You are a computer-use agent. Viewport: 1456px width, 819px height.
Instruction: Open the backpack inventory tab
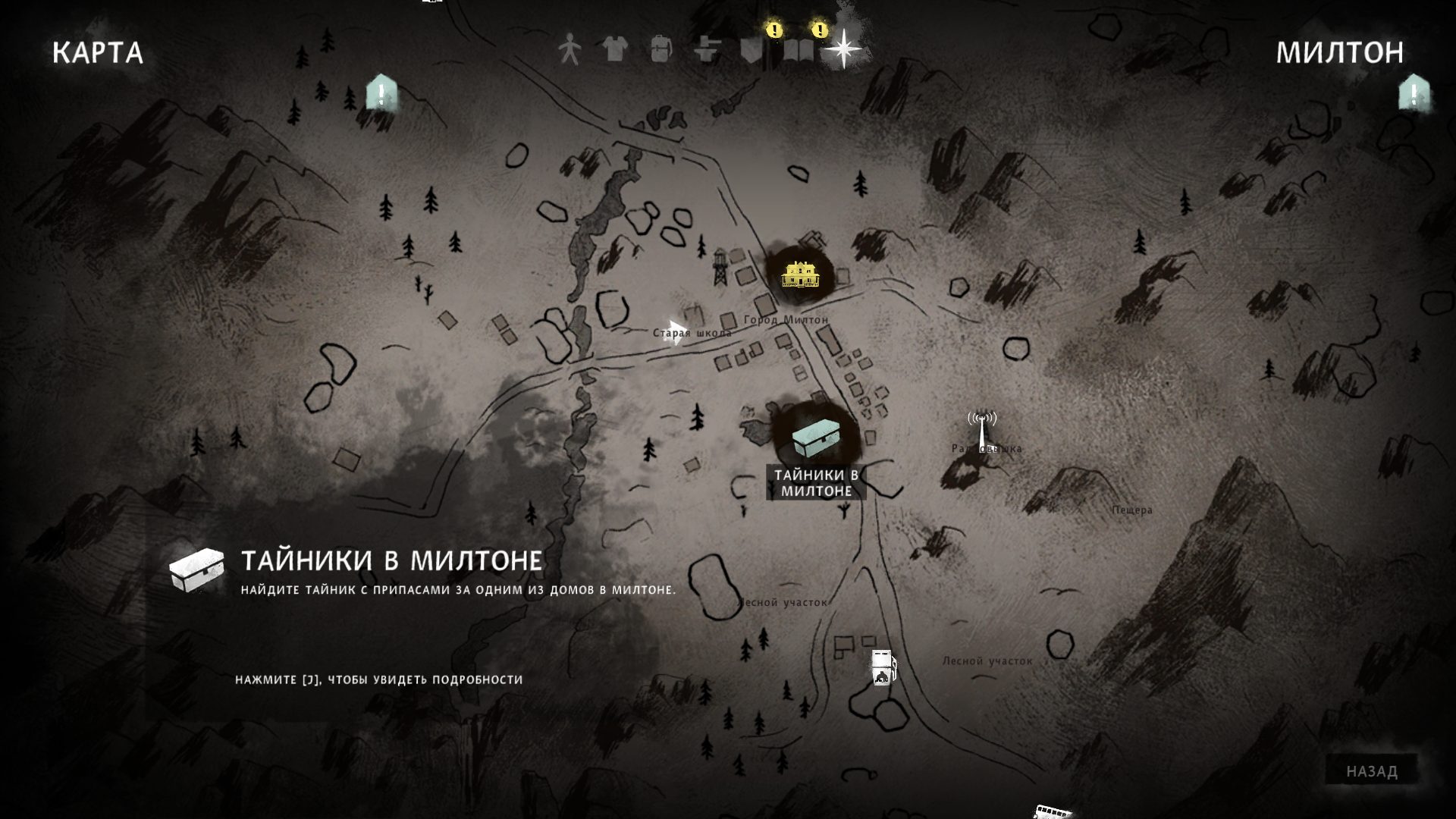click(x=661, y=50)
